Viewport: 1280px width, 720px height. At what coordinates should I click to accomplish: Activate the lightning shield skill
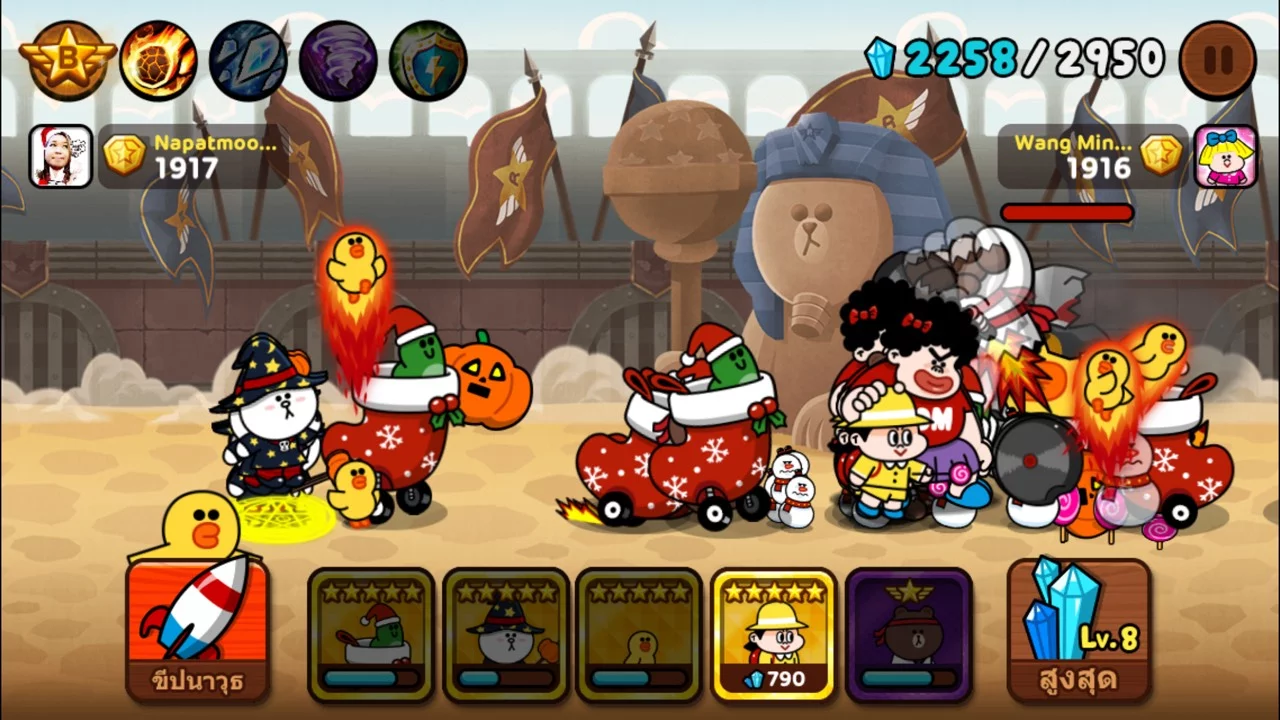point(428,60)
